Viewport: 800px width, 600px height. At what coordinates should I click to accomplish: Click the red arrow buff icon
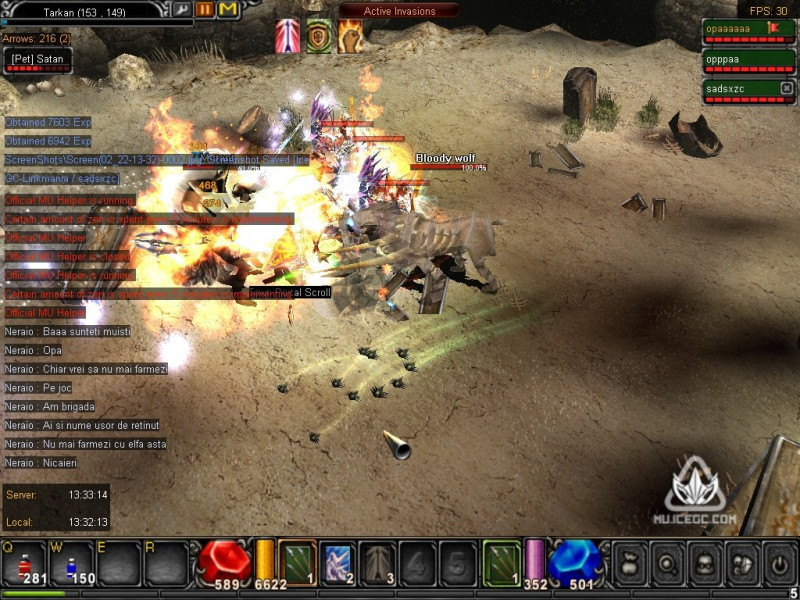pos(287,36)
